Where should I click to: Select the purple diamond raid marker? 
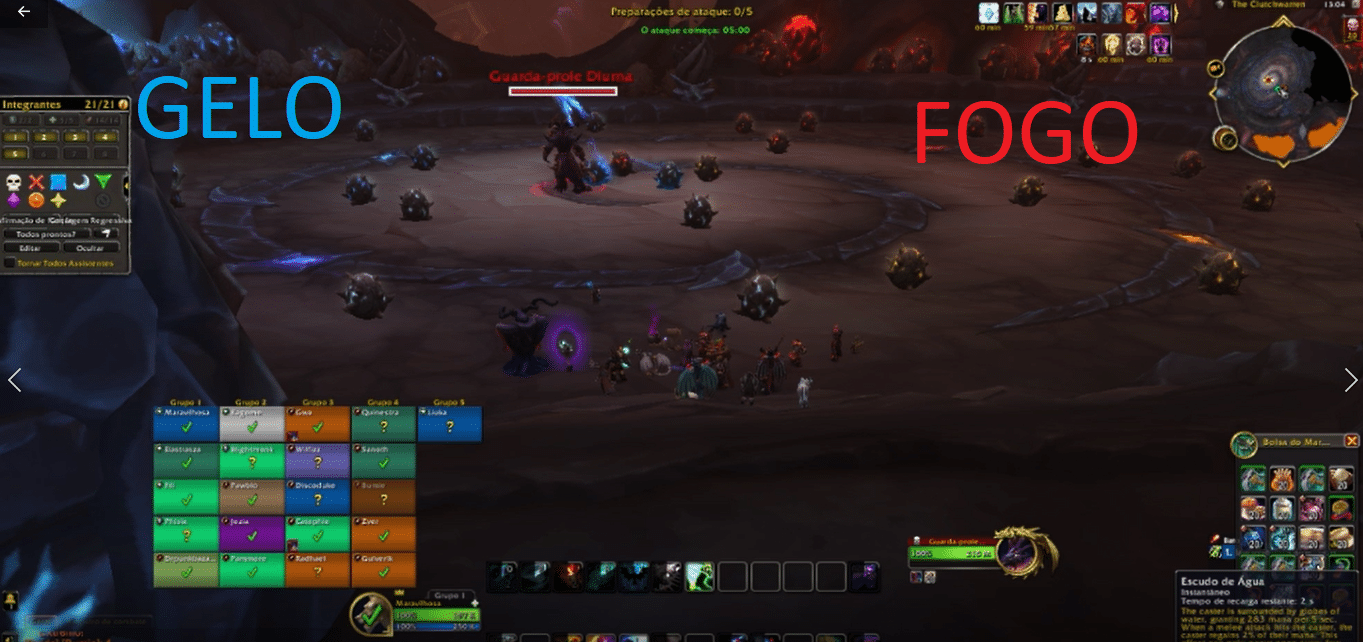(x=14, y=200)
